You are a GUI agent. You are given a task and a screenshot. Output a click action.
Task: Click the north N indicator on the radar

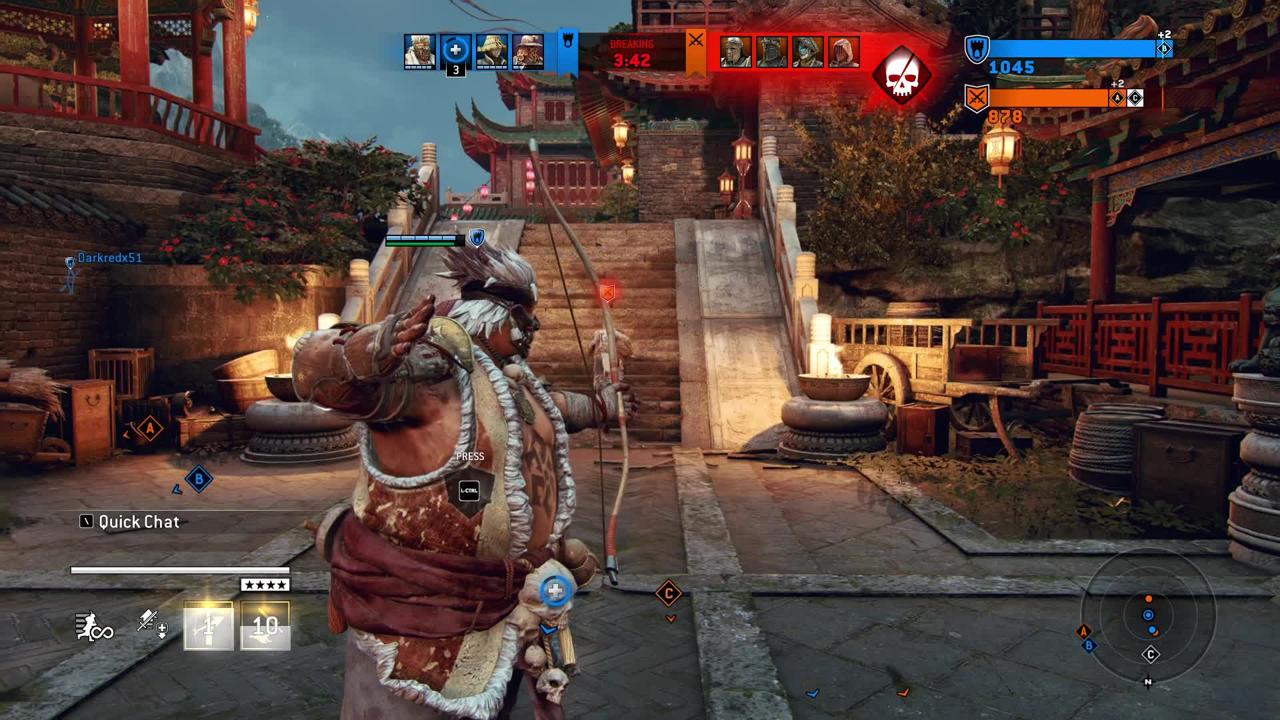click(1148, 682)
